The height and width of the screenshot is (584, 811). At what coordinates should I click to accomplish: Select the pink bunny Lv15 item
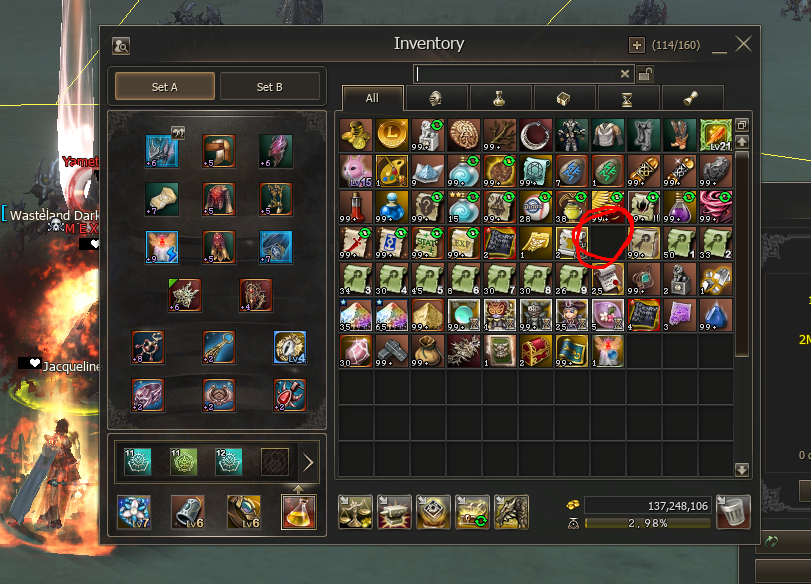point(354,170)
